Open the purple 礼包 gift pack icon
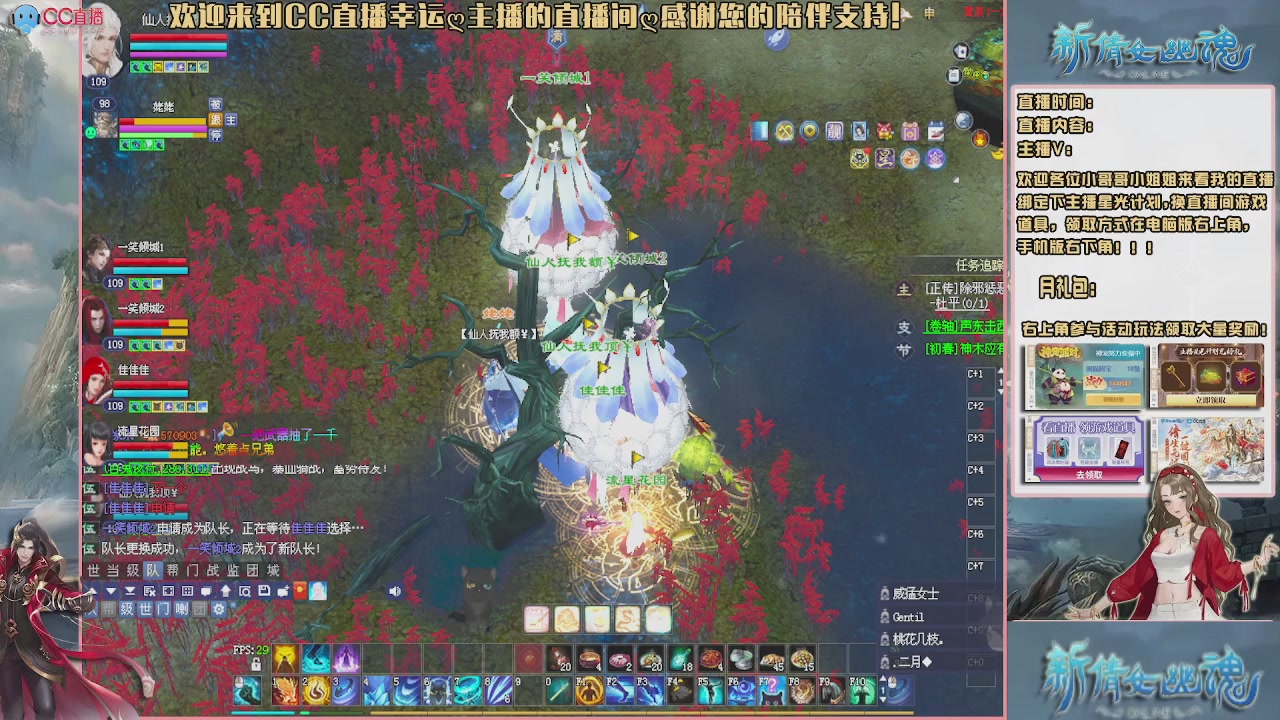1280x720 pixels. click(910, 131)
